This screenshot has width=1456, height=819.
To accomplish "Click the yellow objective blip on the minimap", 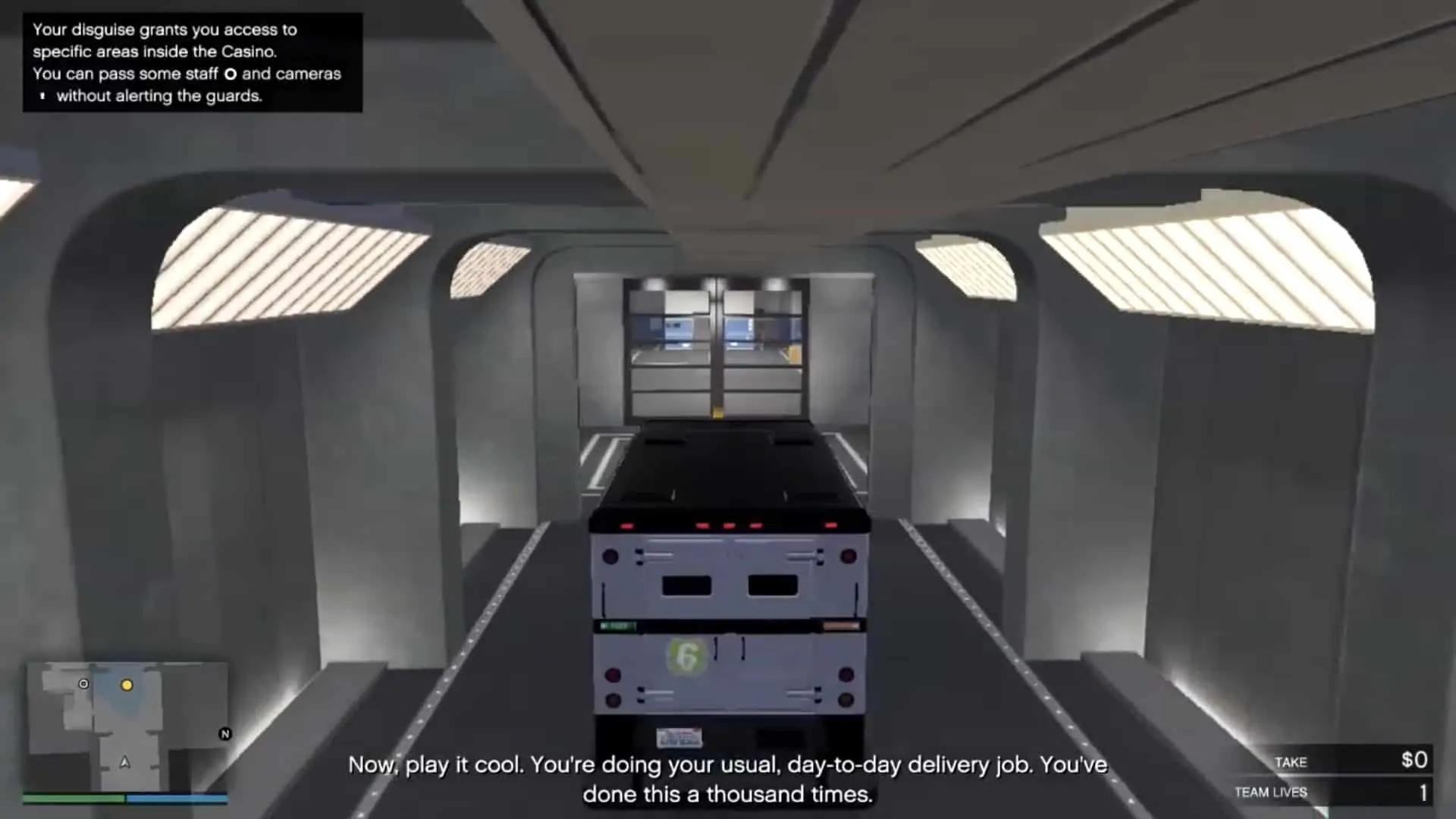I will tap(127, 685).
